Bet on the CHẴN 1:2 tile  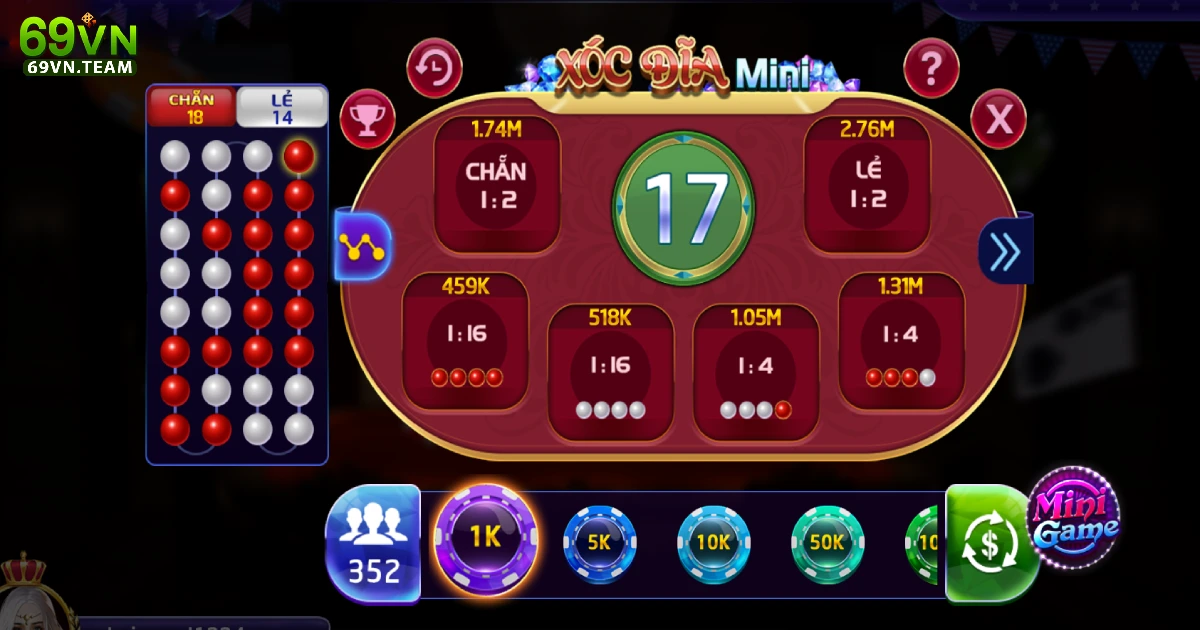click(496, 186)
